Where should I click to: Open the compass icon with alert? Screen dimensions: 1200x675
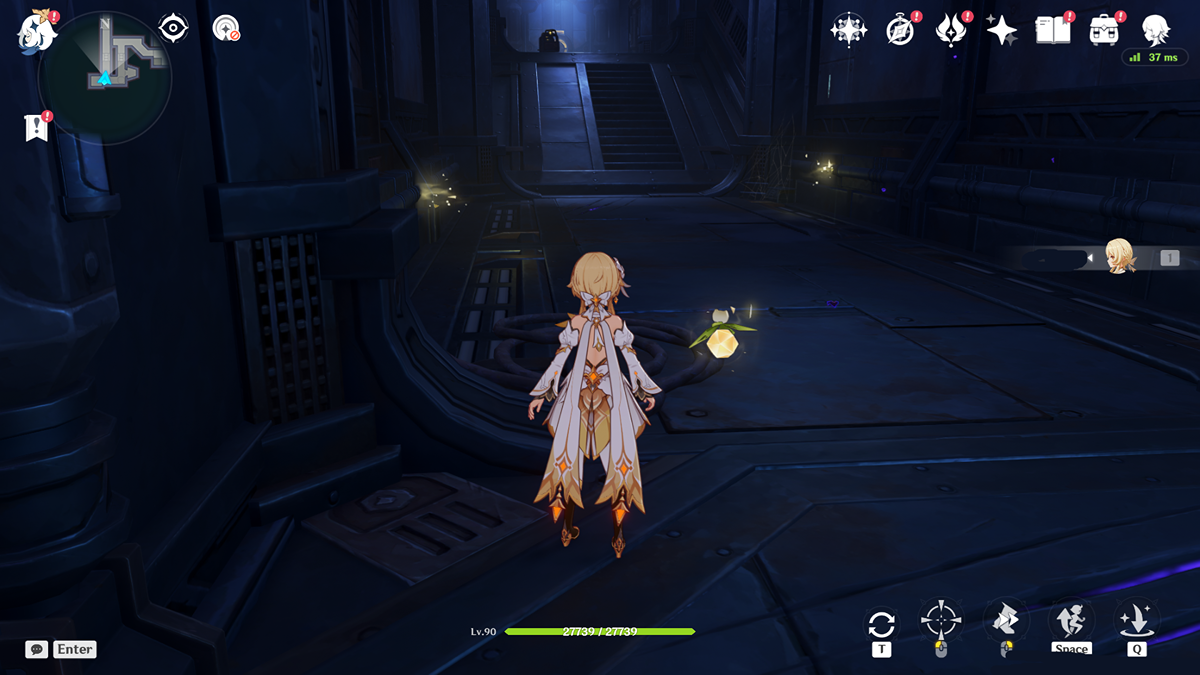900,30
